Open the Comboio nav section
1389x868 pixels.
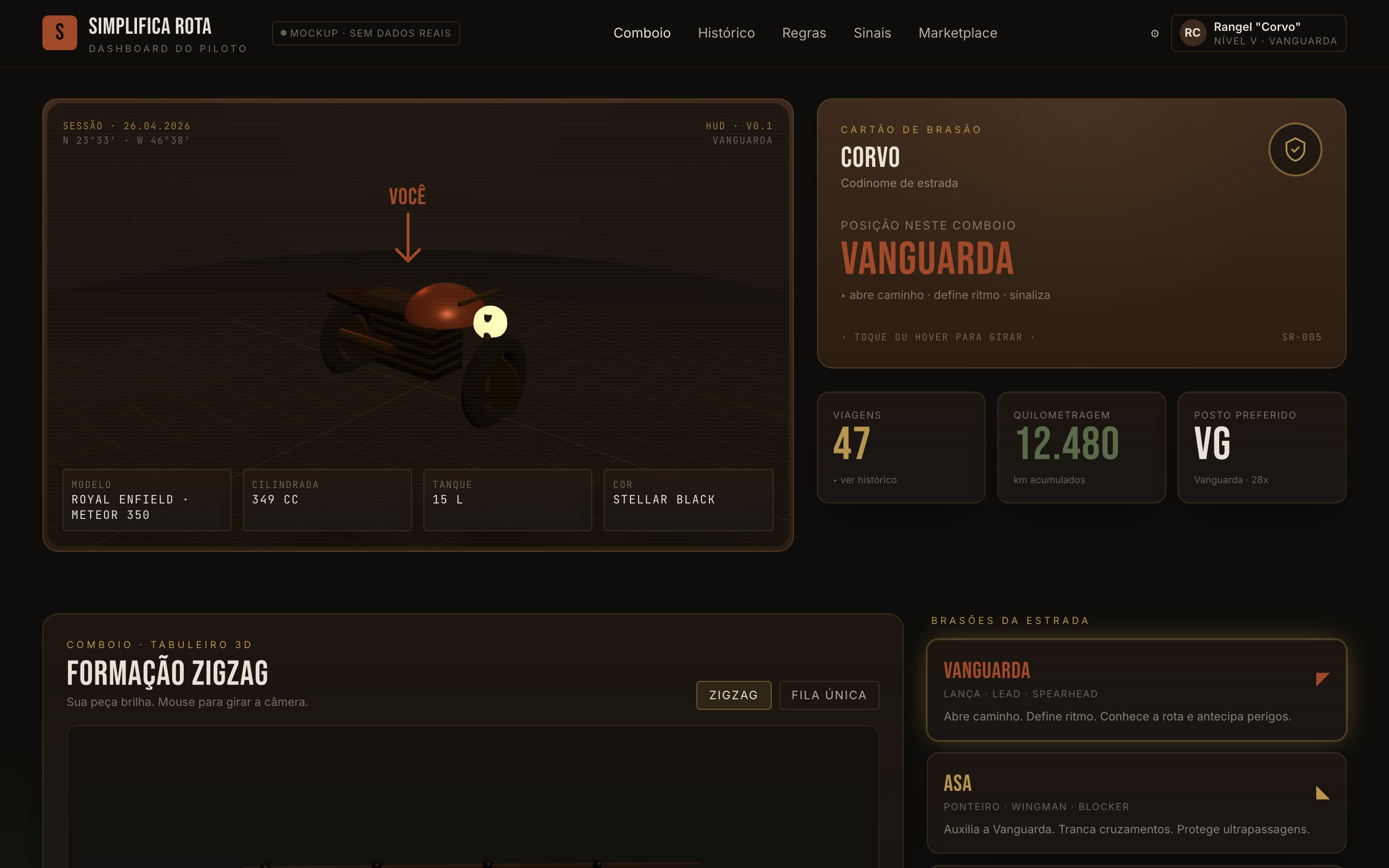tap(642, 33)
